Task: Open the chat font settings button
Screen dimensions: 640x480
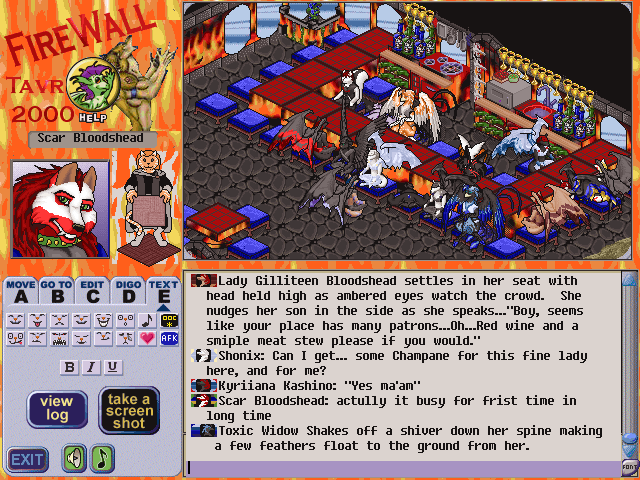Action: pyautogui.click(x=629, y=467)
